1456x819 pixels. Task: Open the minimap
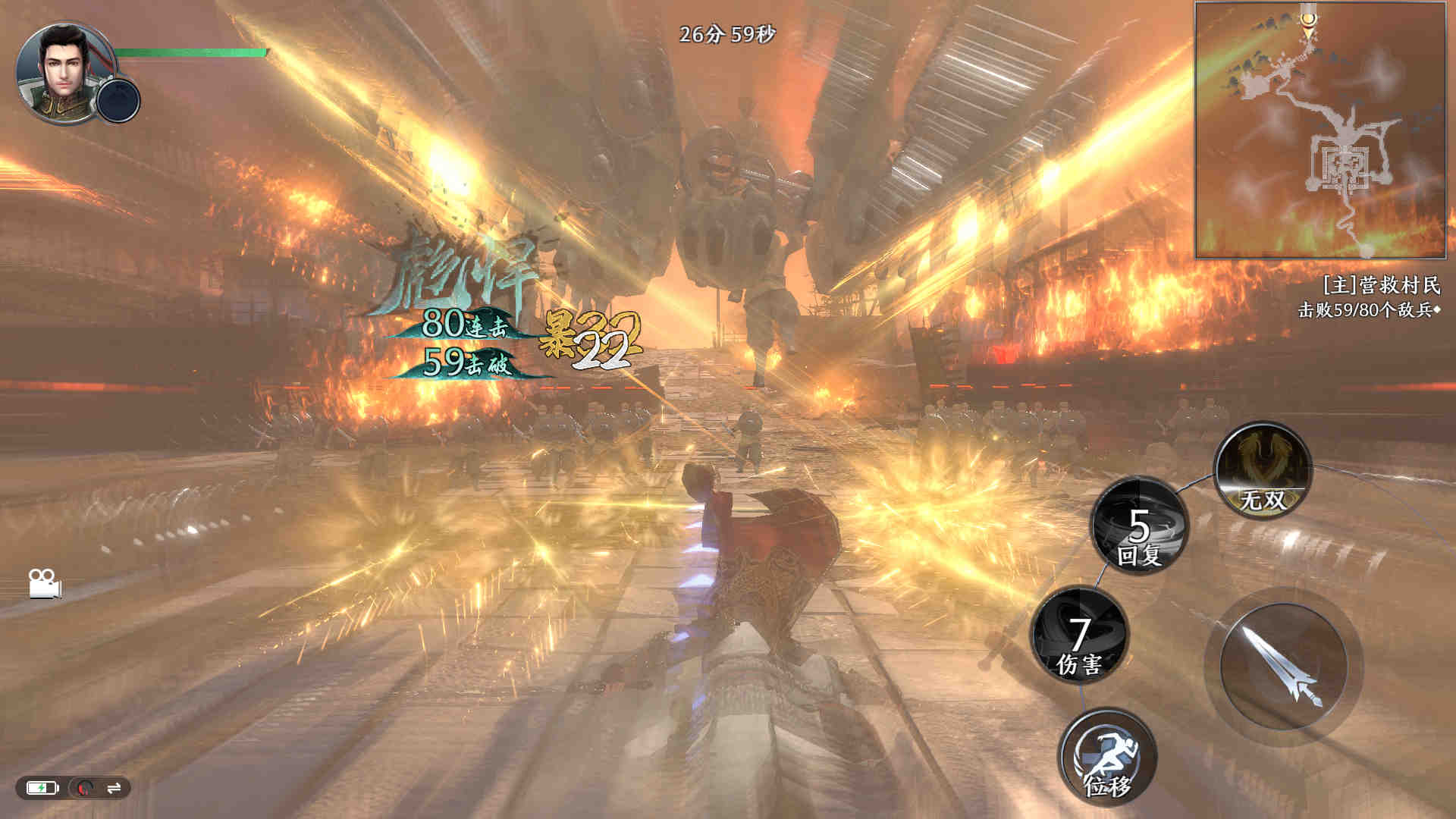(1320, 130)
